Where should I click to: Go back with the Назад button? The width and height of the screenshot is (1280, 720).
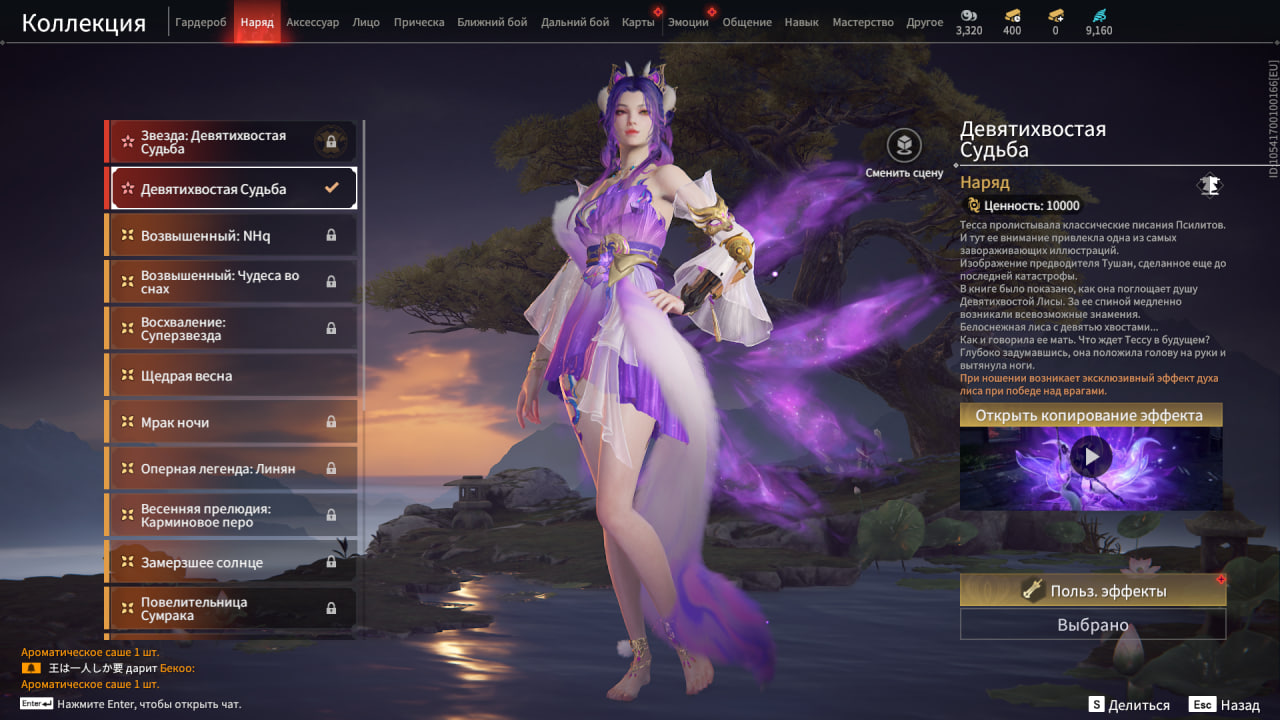pos(1227,705)
